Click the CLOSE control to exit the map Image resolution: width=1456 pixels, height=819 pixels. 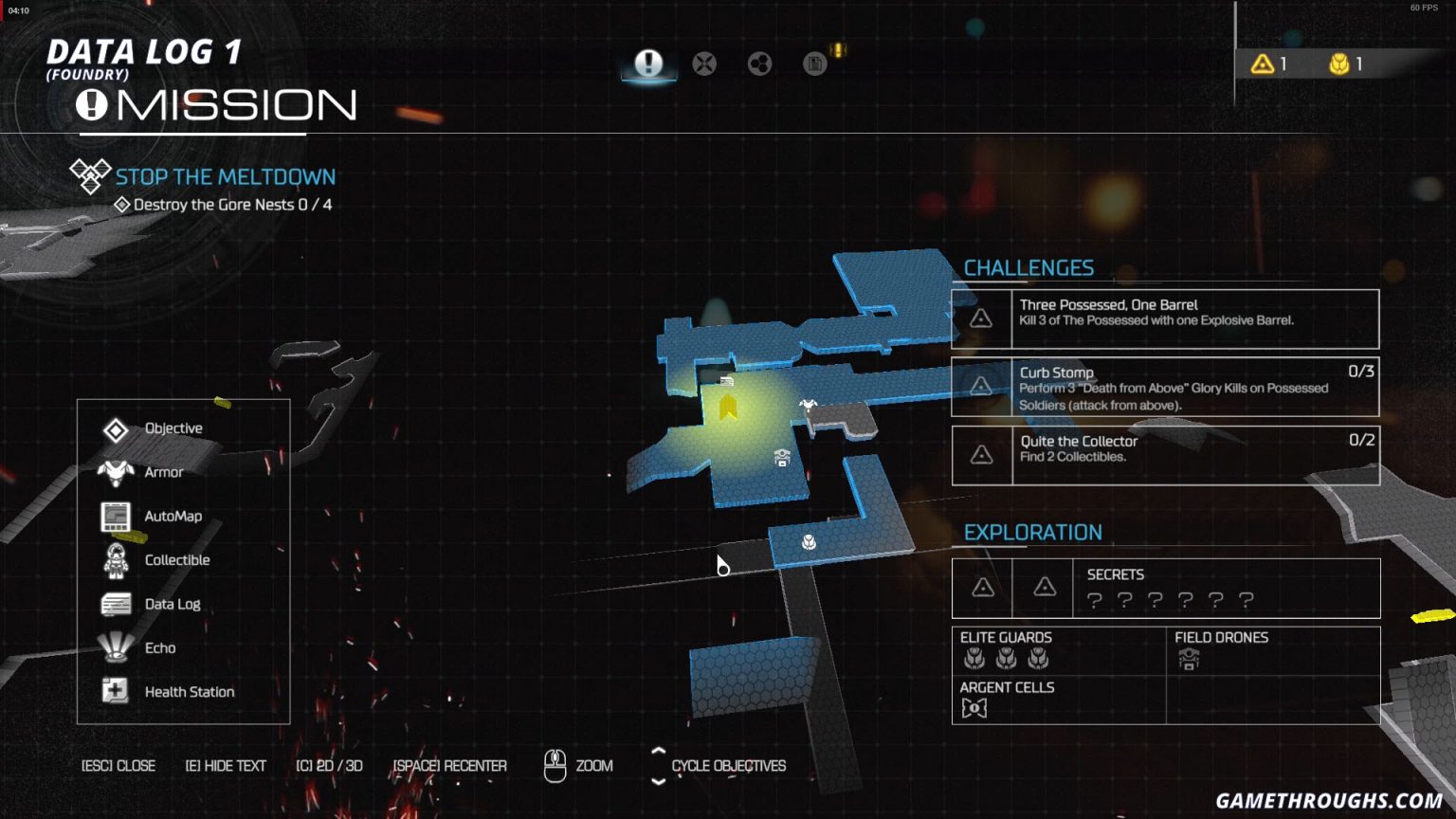118,765
